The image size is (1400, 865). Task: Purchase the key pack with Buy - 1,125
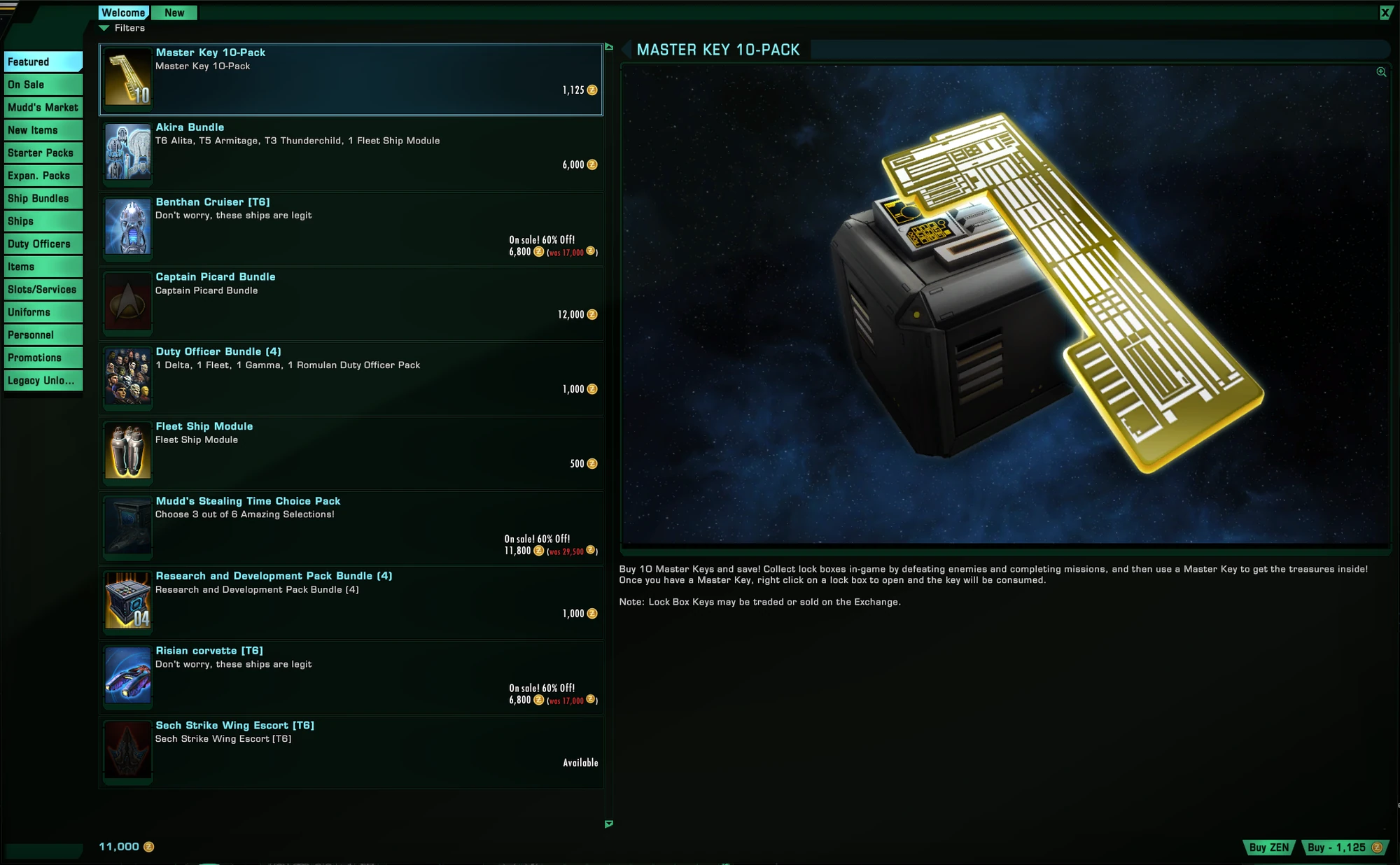pos(1344,848)
